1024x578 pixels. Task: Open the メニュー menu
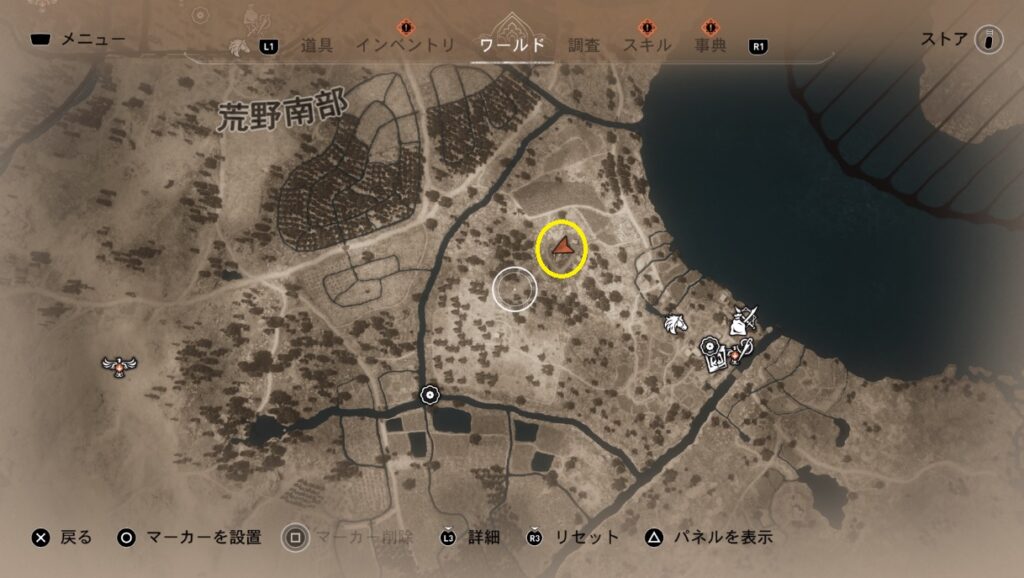(x=78, y=41)
